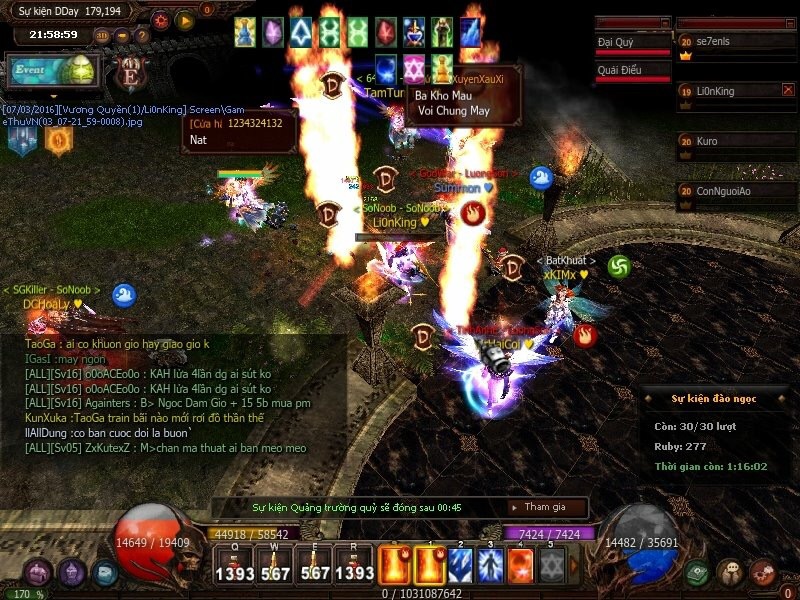Open the green book menu icon
This screenshot has height=600, width=800.
coord(699,573)
